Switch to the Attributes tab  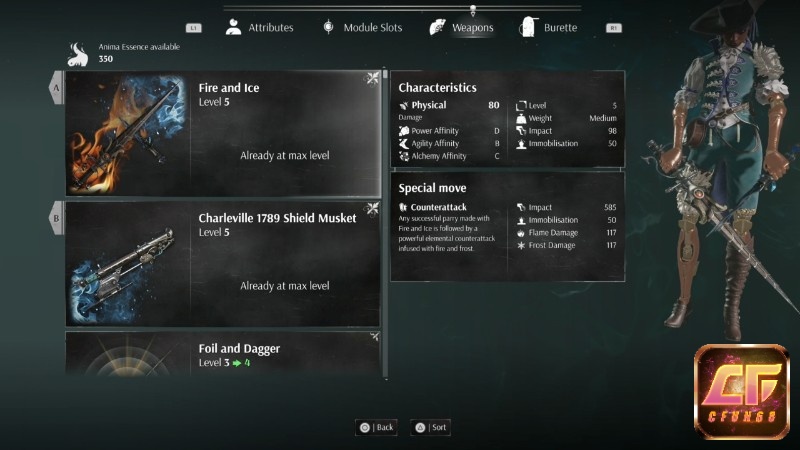[260, 28]
